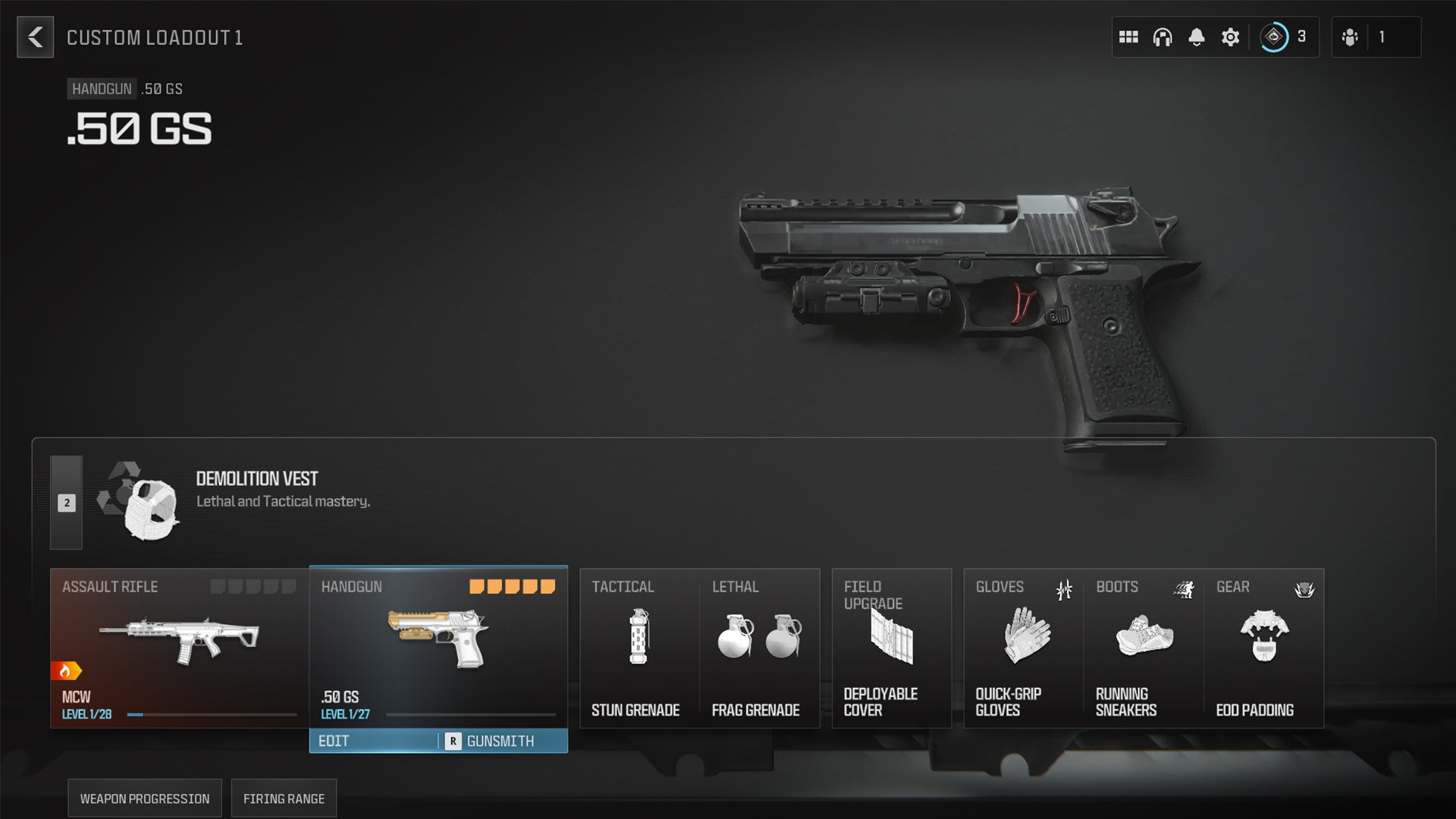Click the voice chat headphones icon
Viewport: 1456px width, 819px height.
pos(1163,36)
